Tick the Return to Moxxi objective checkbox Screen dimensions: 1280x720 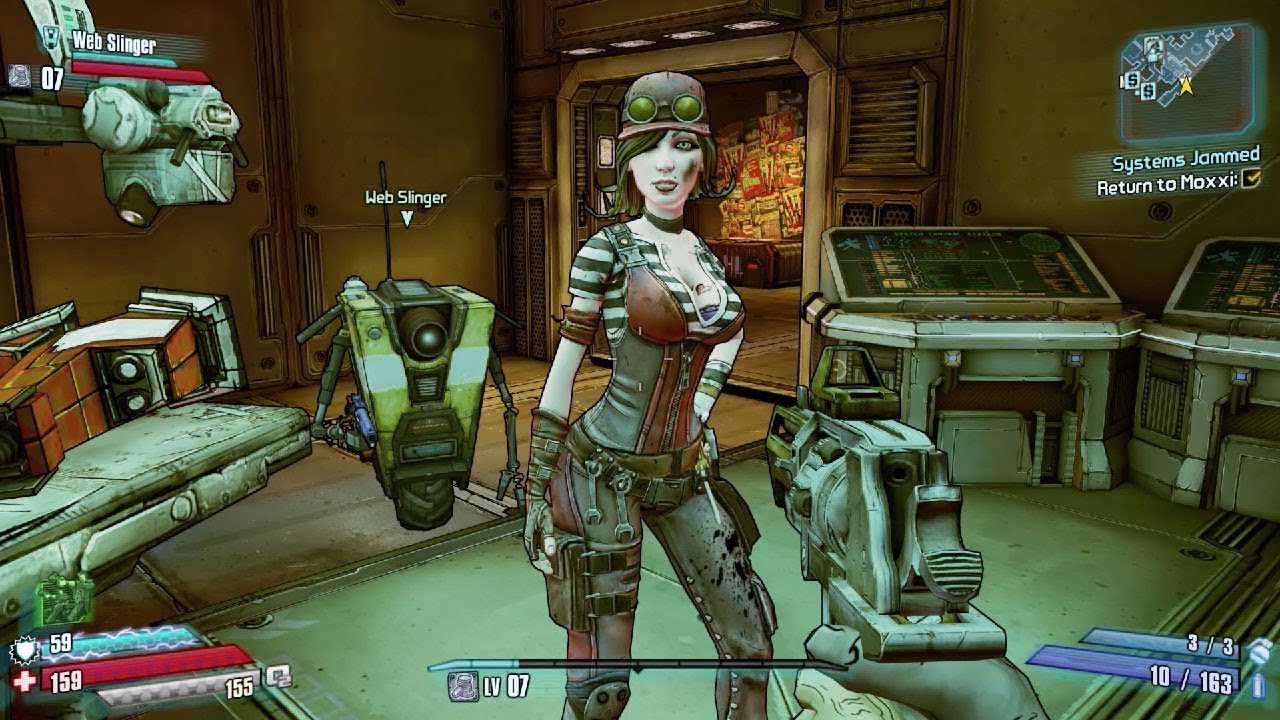(1250, 179)
